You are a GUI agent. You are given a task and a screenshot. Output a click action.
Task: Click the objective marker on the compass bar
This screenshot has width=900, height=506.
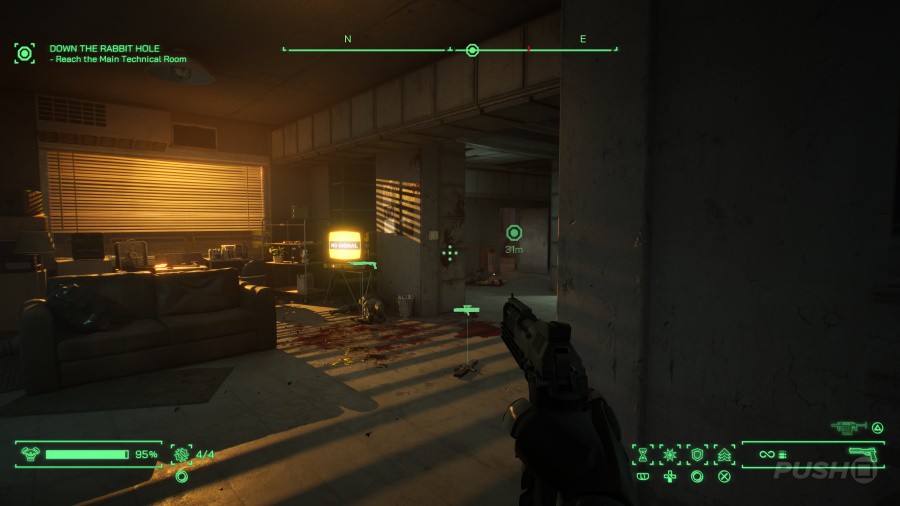coord(472,49)
